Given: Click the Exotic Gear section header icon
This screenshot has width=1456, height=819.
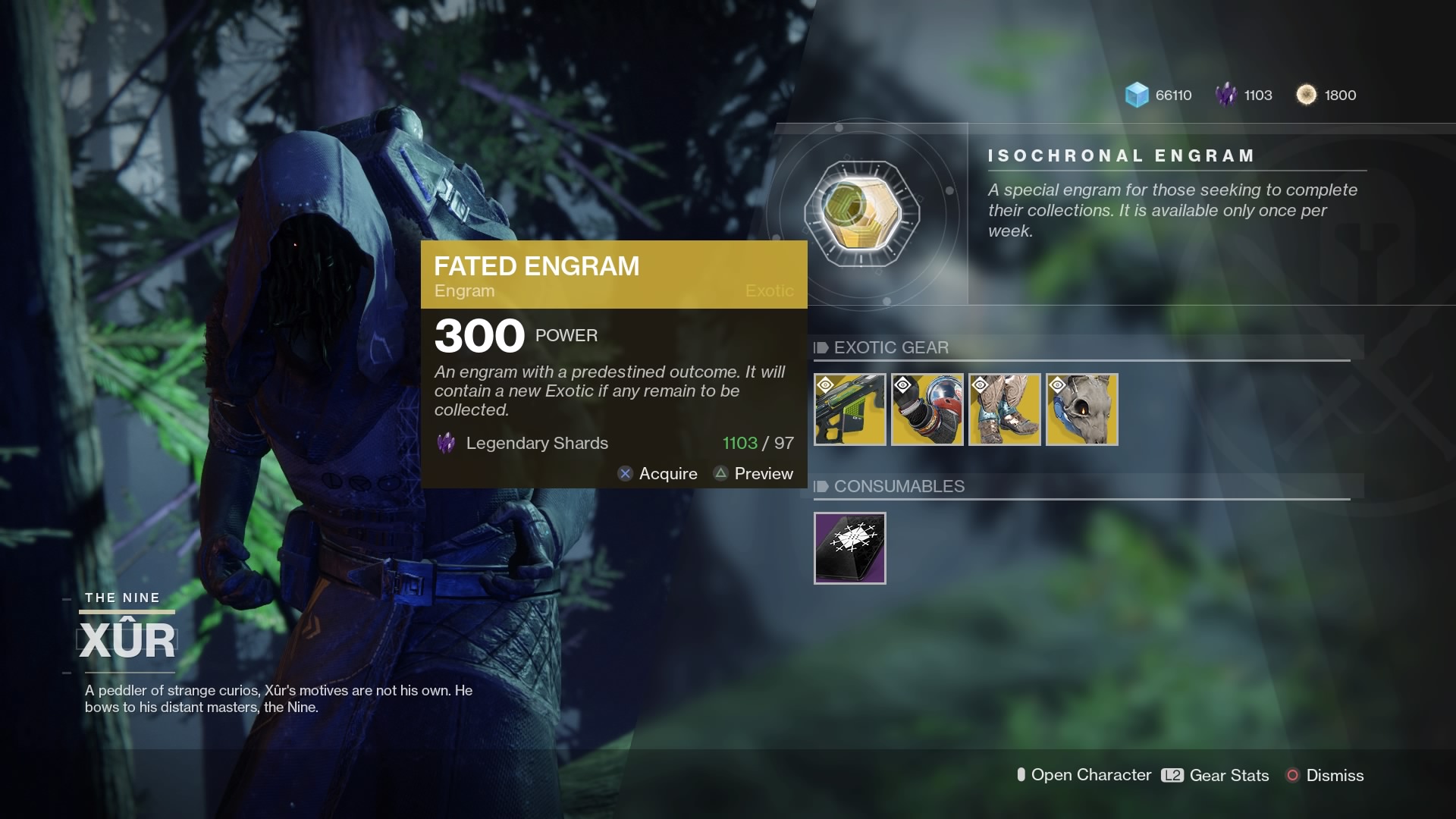Looking at the screenshot, I should click(x=819, y=348).
